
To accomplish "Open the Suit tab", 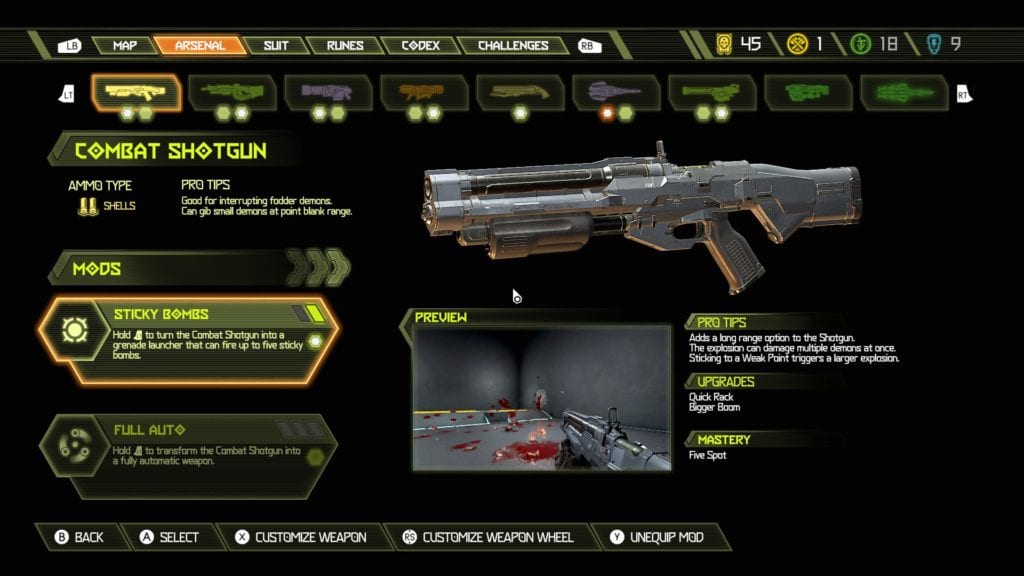I will tap(276, 45).
